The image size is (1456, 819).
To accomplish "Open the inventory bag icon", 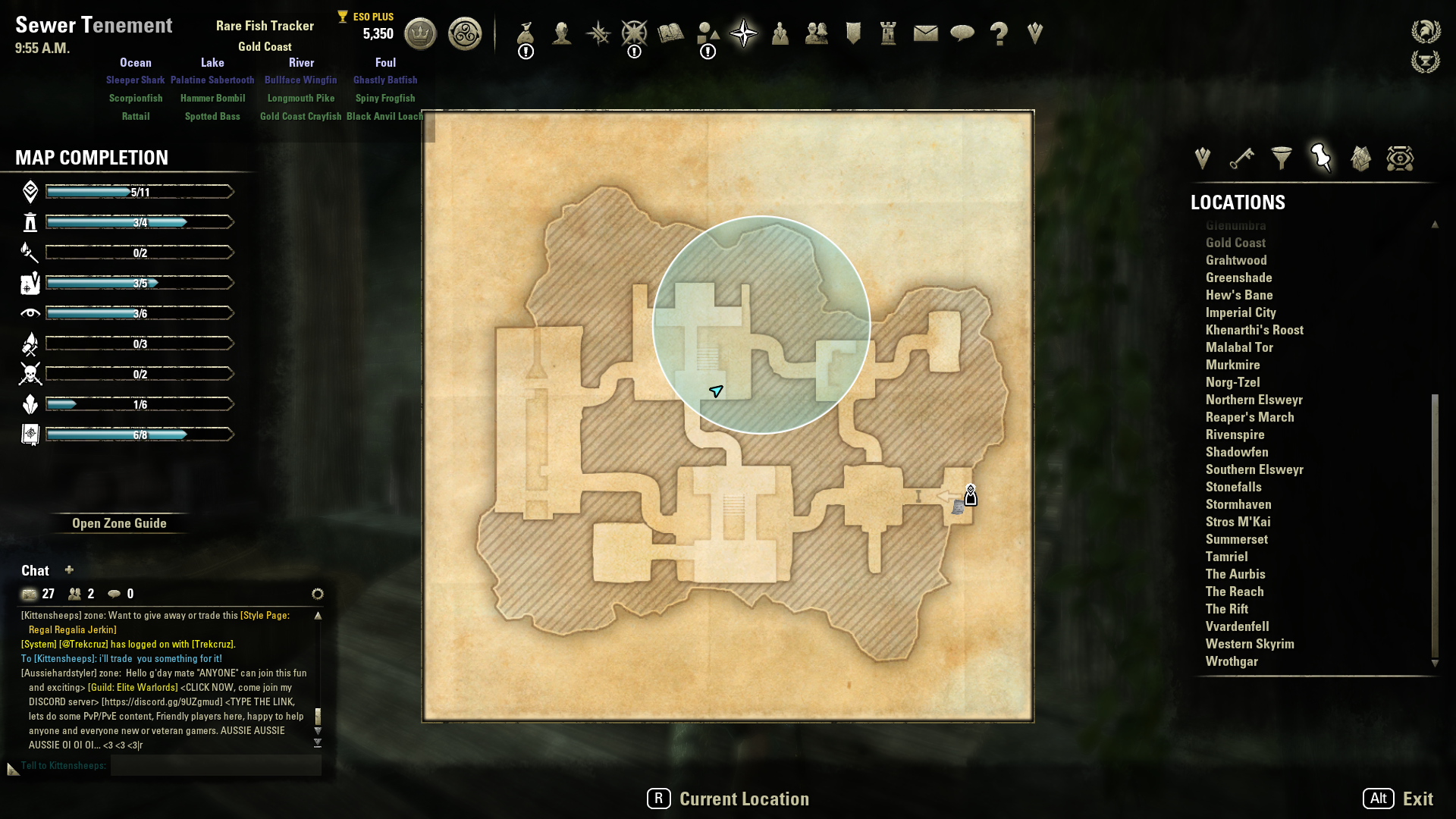I will click(x=526, y=33).
